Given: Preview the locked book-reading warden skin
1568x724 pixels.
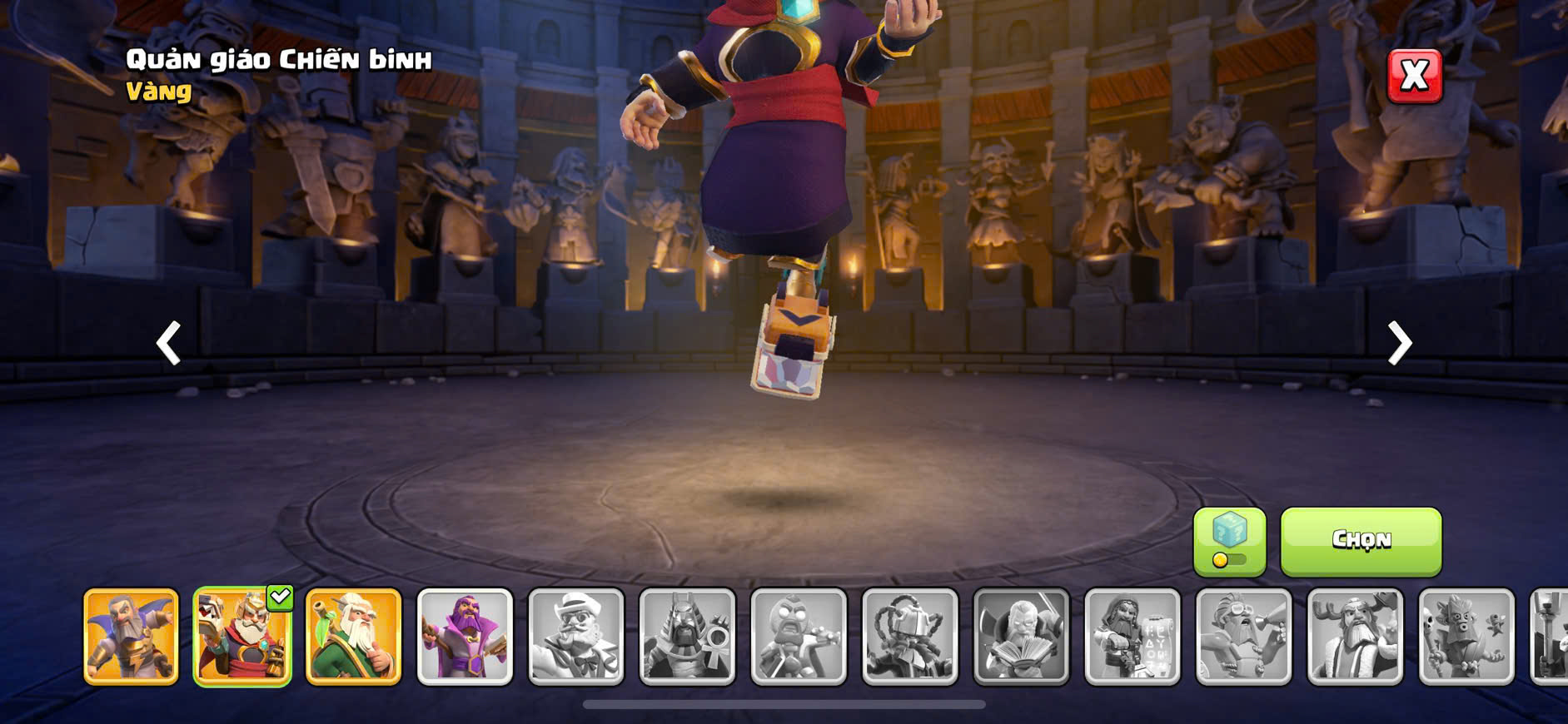Looking at the screenshot, I should click(x=1021, y=637).
